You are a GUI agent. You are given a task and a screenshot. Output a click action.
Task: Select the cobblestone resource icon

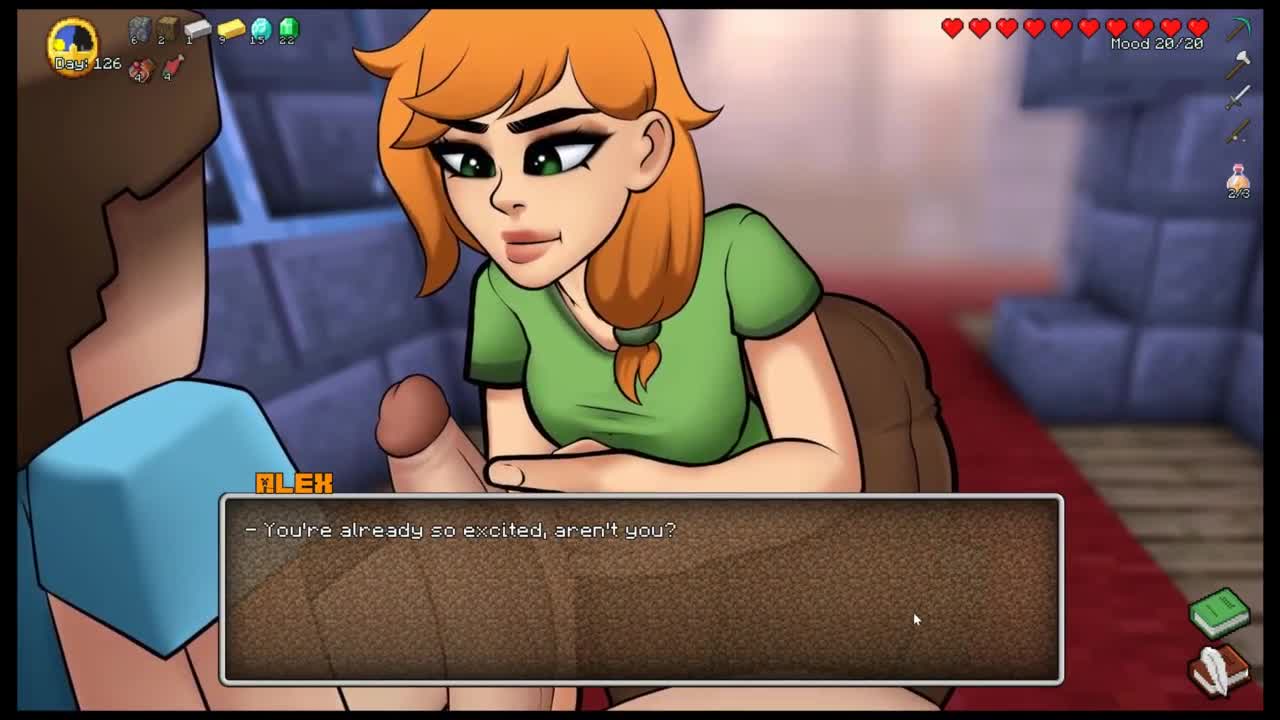coord(139,30)
